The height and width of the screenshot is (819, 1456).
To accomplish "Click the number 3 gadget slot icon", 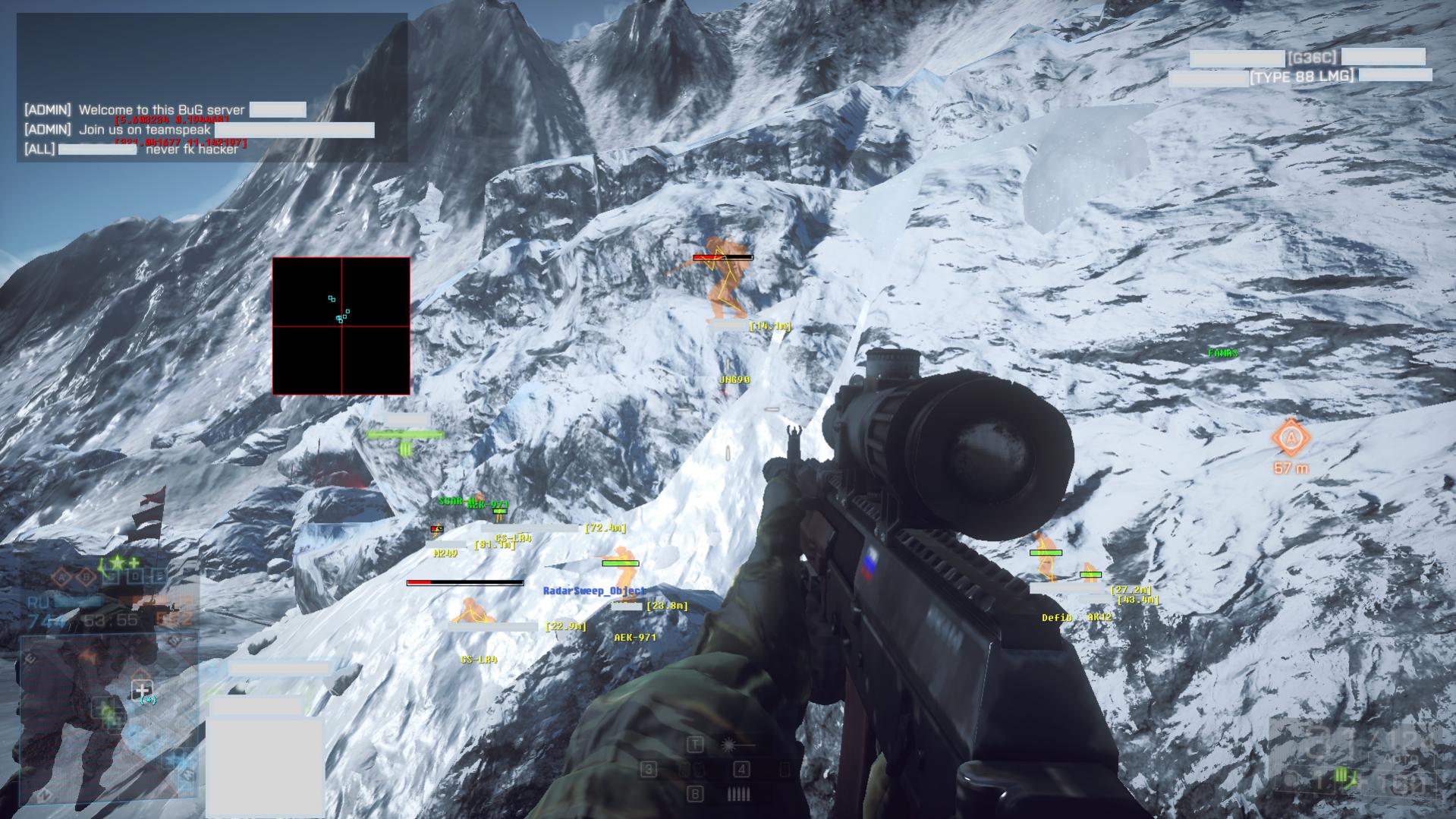I will [x=649, y=769].
